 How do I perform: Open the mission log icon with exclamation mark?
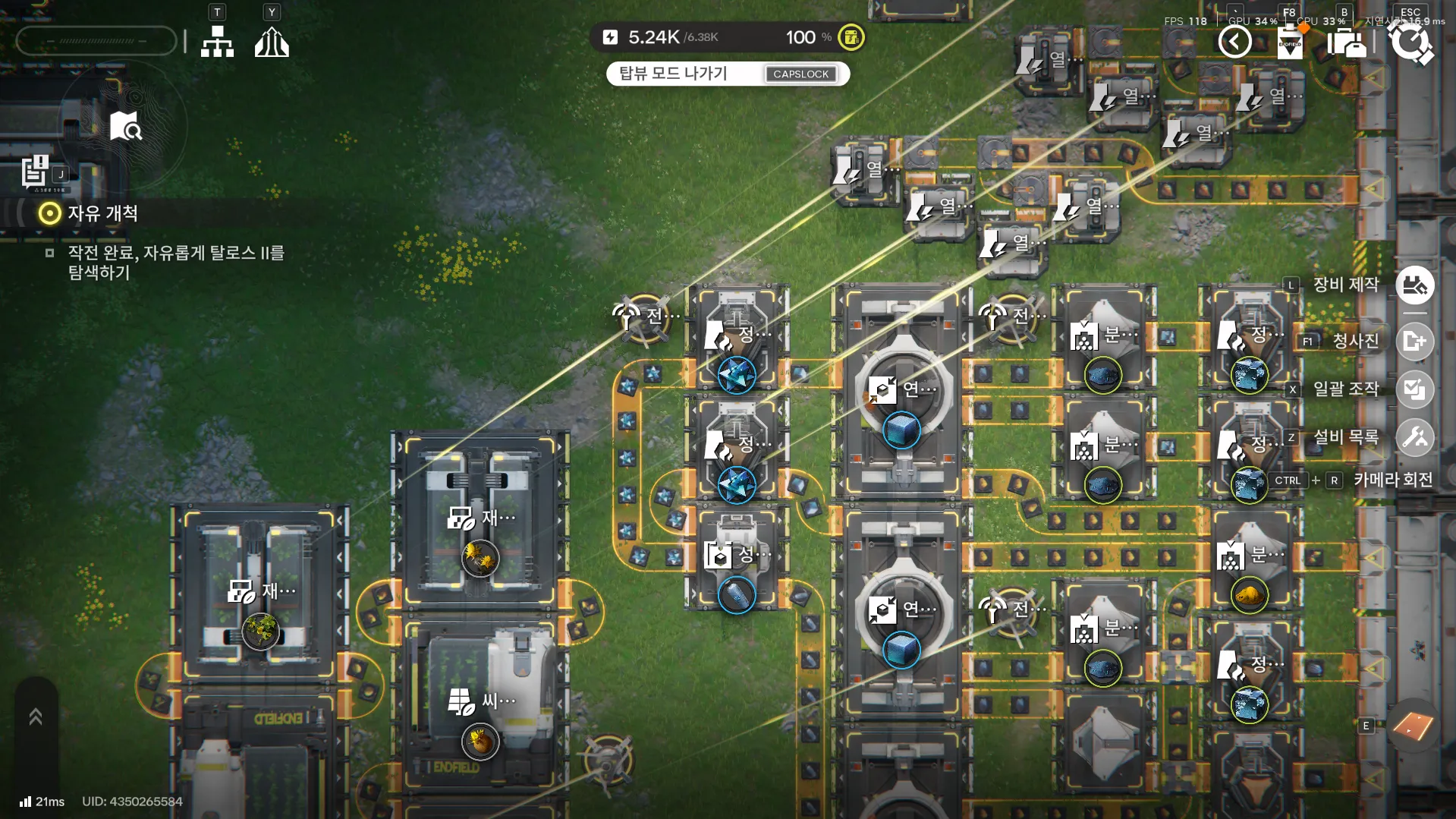[35, 172]
